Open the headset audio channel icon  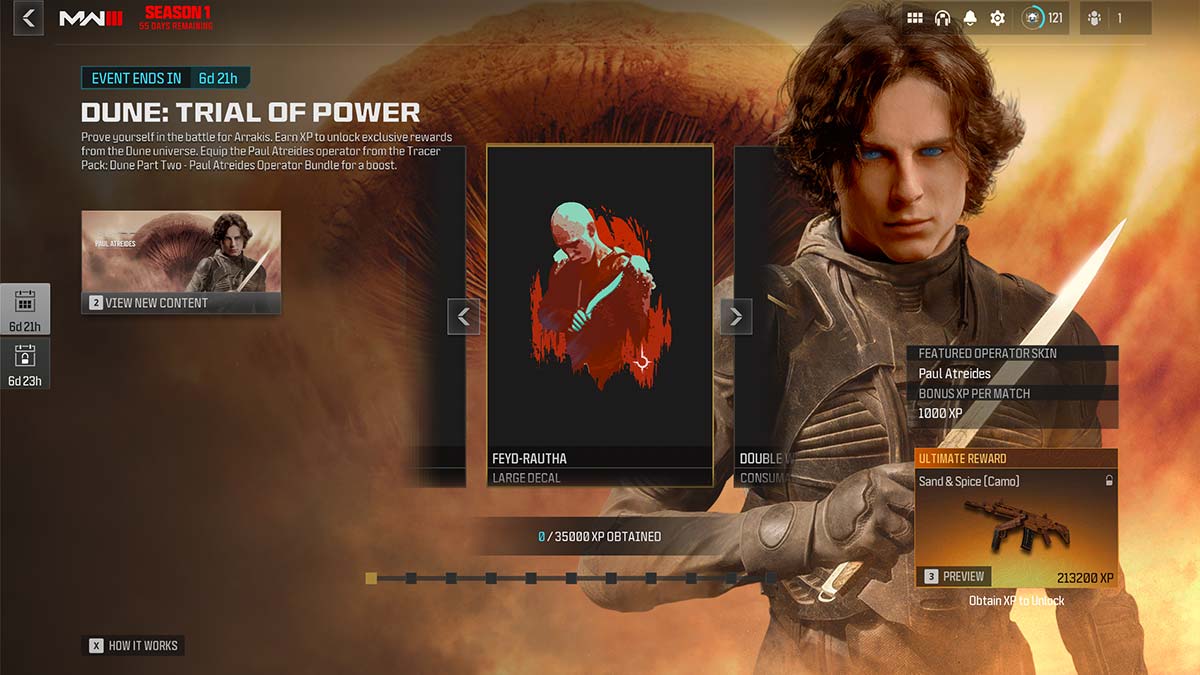(x=942, y=18)
